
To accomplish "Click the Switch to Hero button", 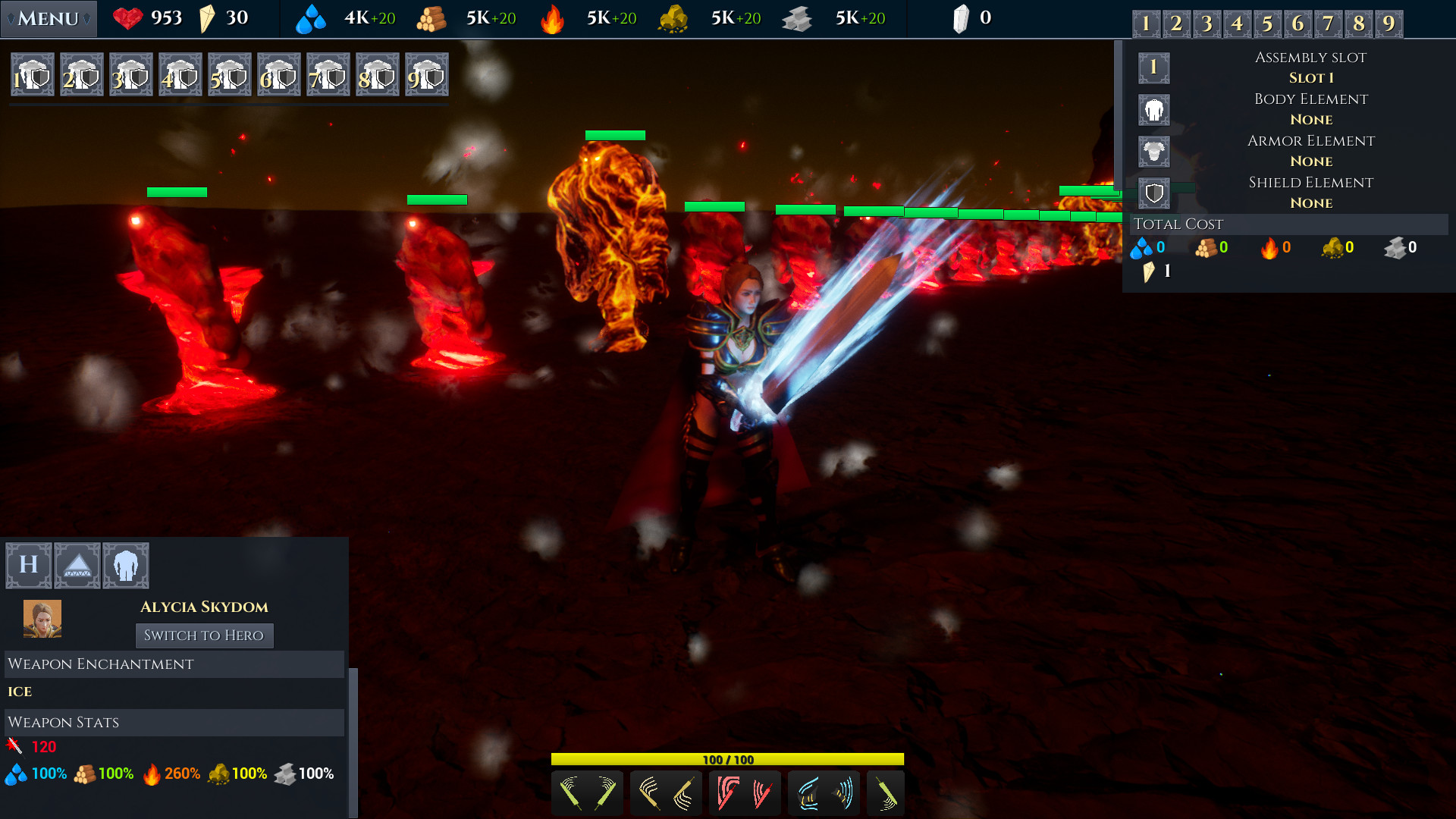I will pos(204,635).
